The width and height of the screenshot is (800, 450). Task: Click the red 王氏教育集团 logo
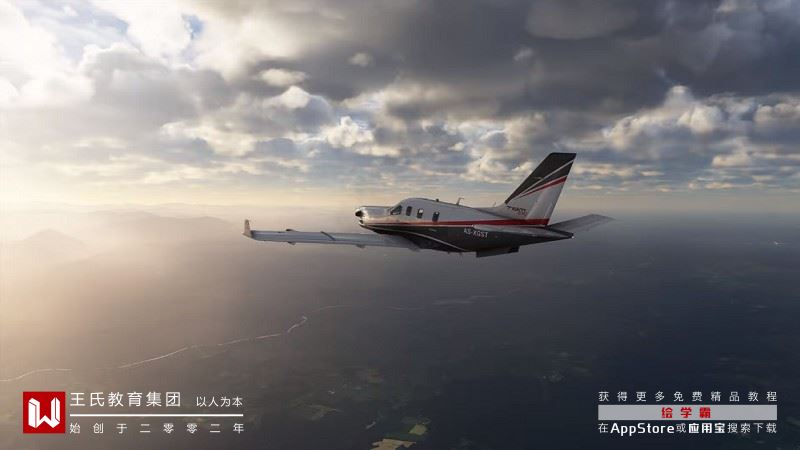click(44, 412)
